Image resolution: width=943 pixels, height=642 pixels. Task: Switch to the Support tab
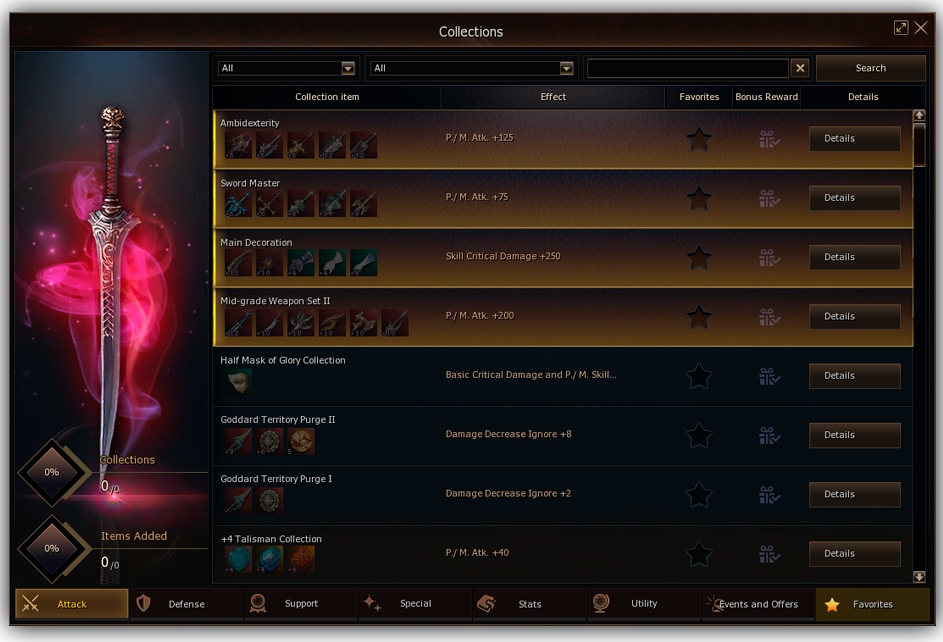click(x=300, y=604)
